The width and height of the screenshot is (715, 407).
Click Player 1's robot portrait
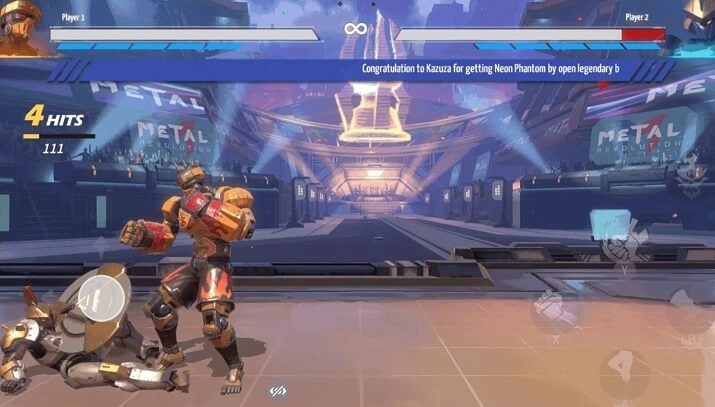click(20, 25)
